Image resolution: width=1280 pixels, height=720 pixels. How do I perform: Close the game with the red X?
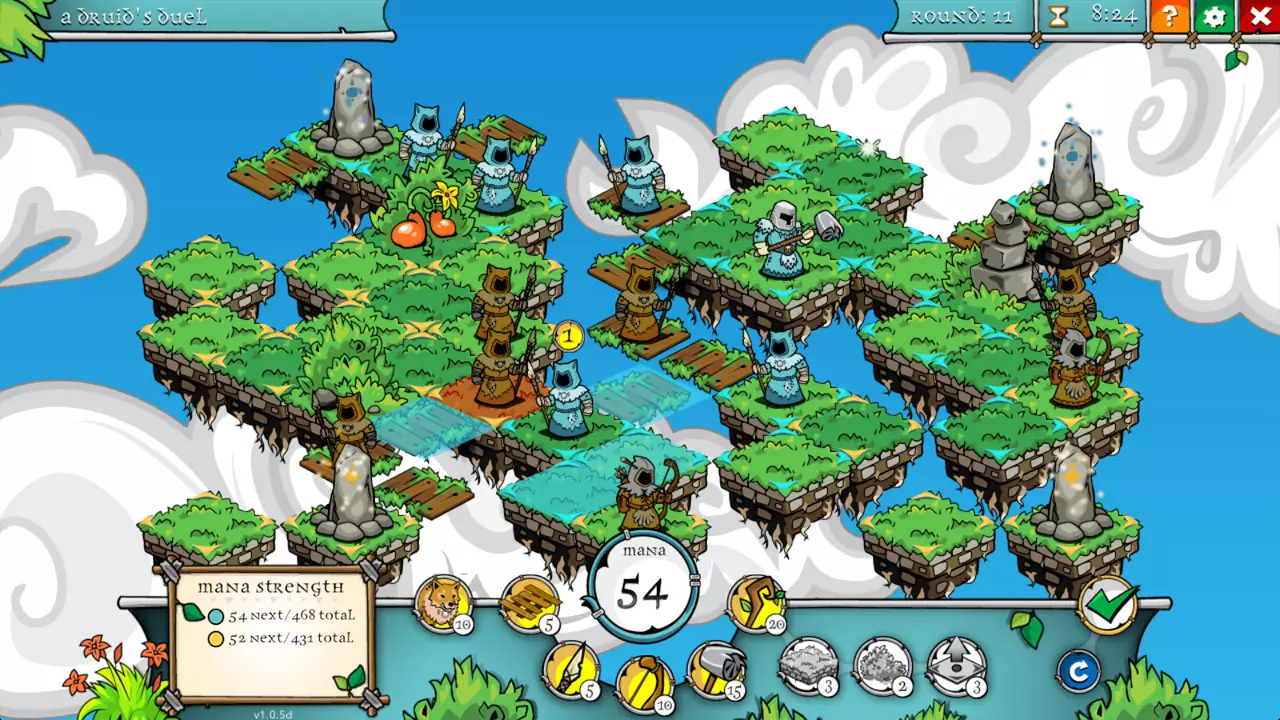click(1259, 17)
